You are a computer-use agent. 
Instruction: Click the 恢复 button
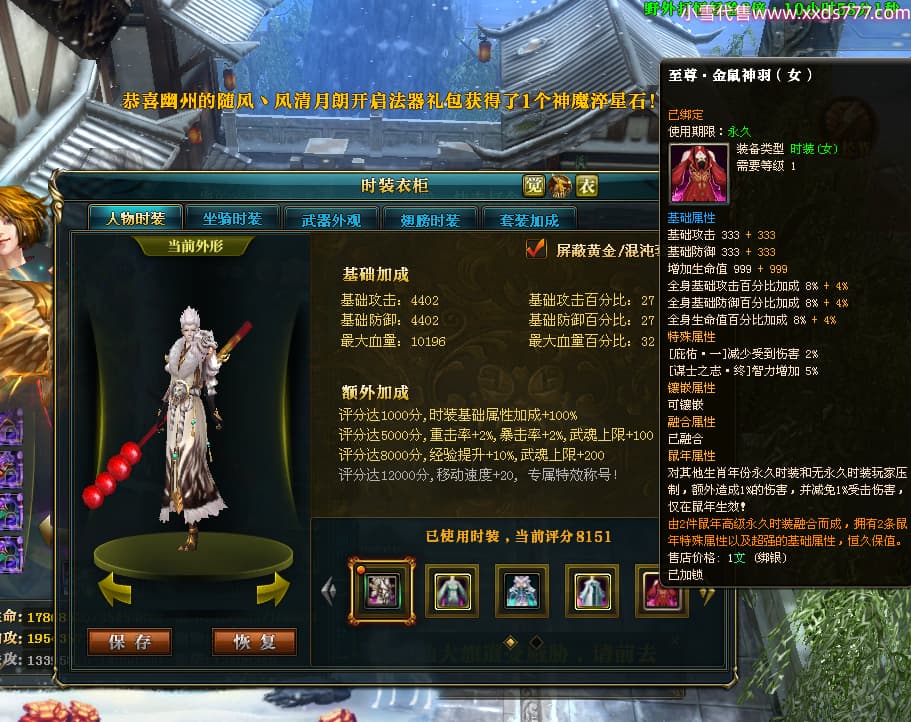point(254,642)
